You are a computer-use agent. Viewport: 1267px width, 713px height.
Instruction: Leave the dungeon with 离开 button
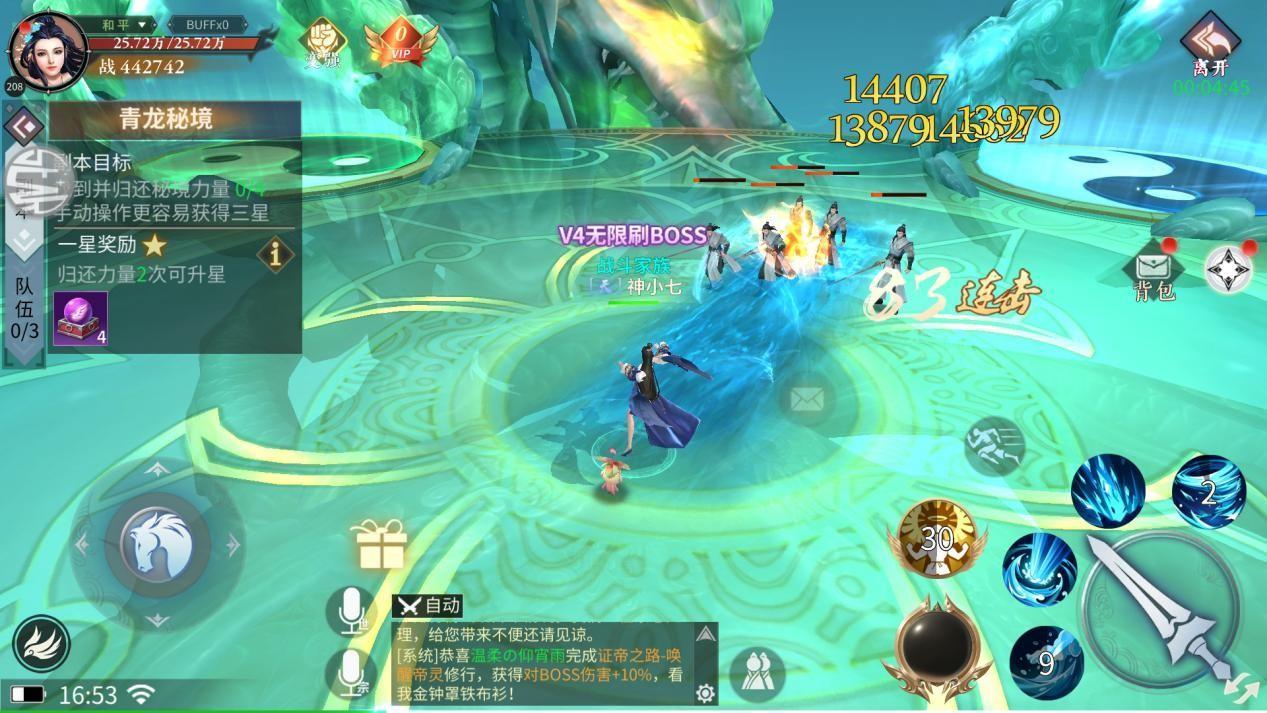[x=1209, y=47]
